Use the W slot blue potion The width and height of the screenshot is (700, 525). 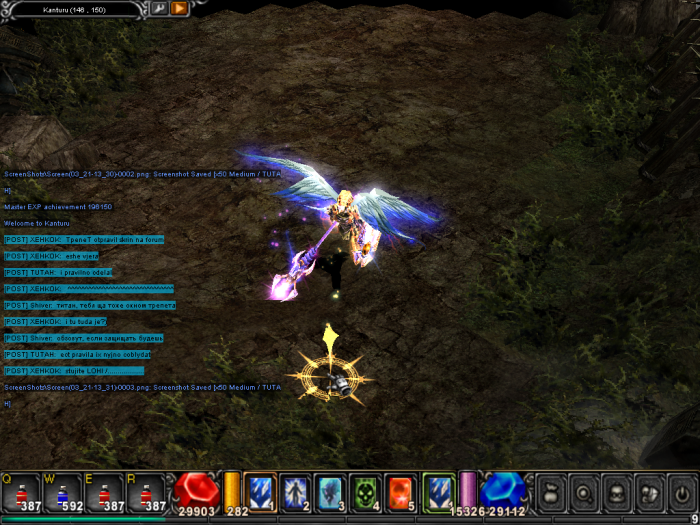(x=62, y=492)
